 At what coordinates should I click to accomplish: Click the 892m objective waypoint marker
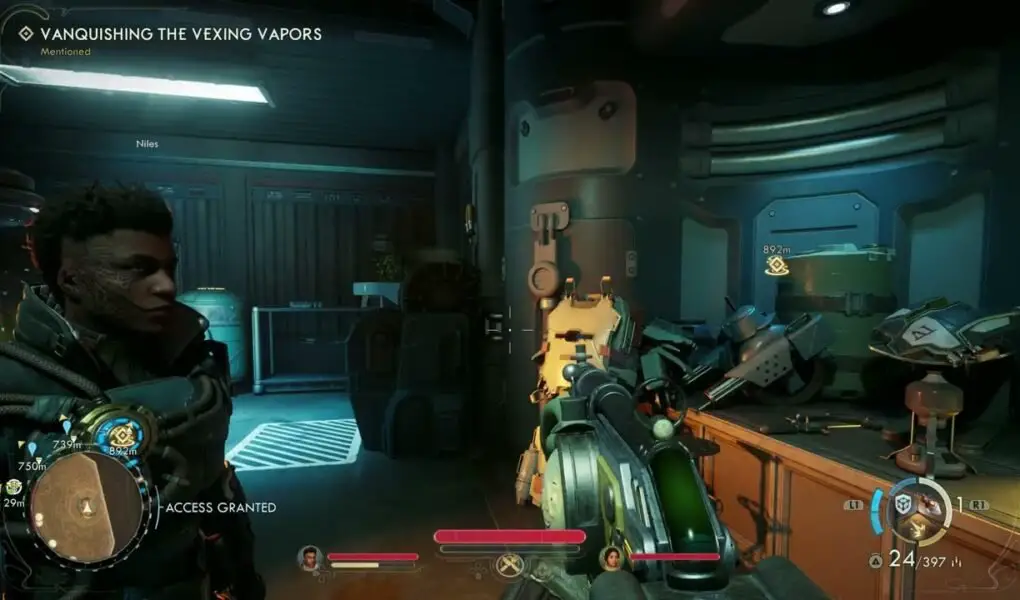coord(776,265)
